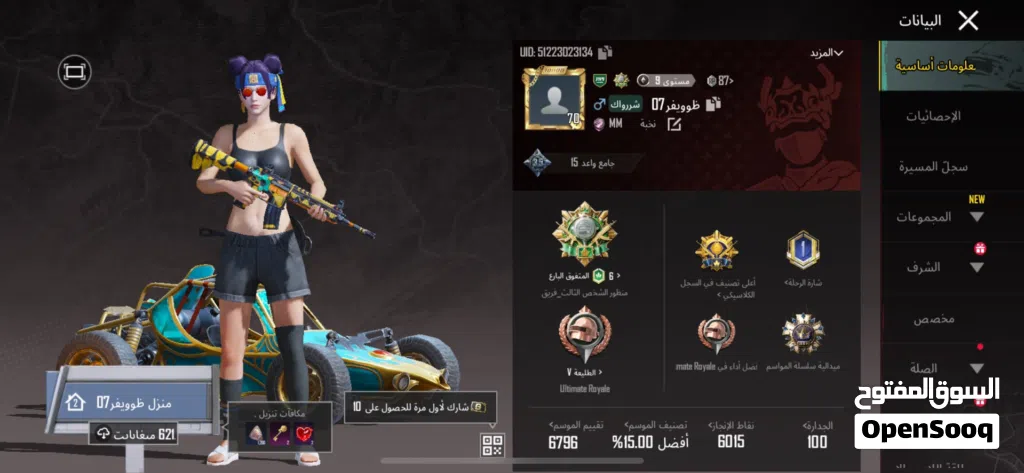Screen dimensions: 1024x473
Task: Close the profile data screen
Action: pyautogui.click(x=967, y=20)
